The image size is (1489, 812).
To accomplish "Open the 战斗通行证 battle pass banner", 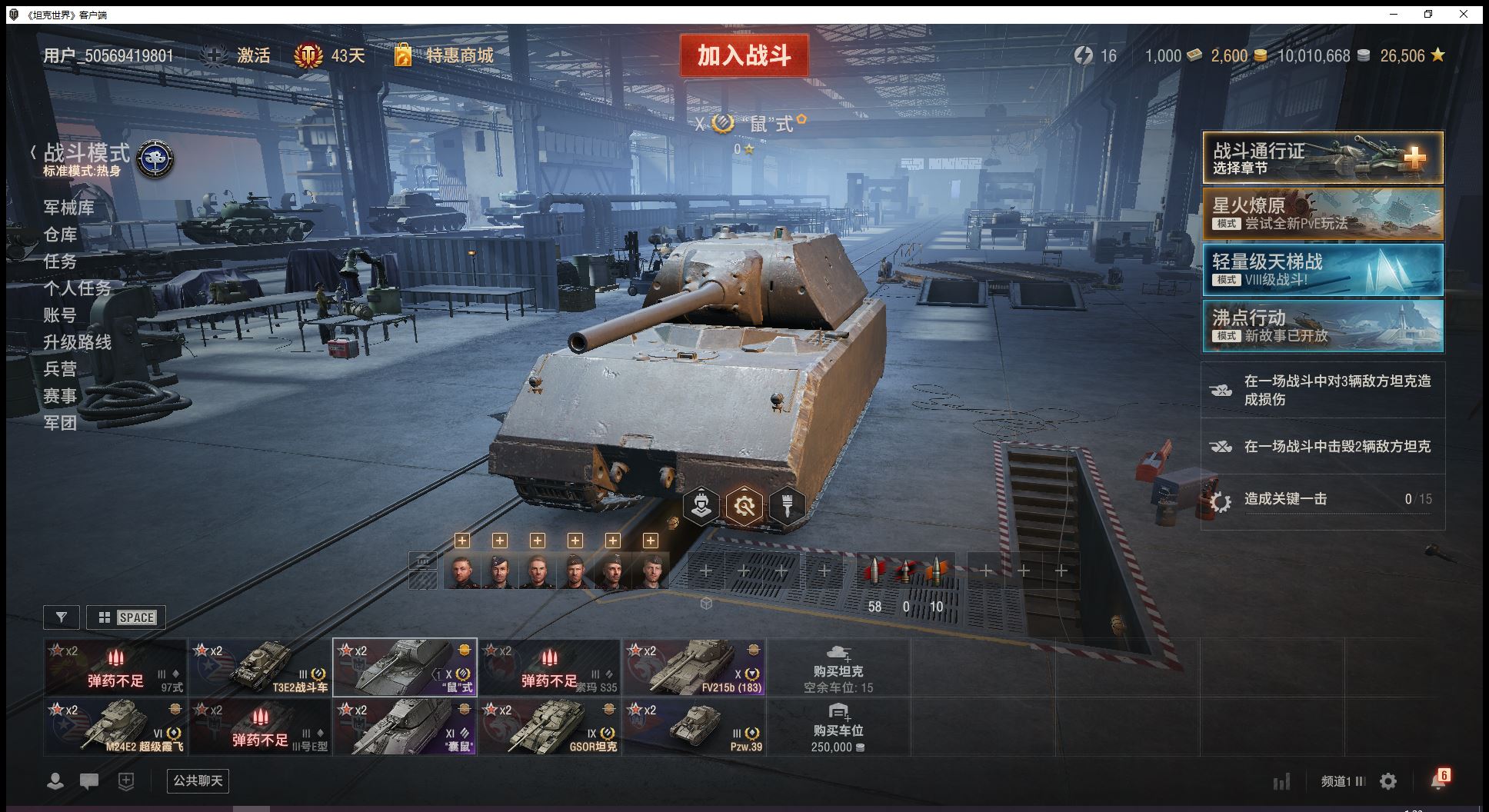I will point(1322,158).
